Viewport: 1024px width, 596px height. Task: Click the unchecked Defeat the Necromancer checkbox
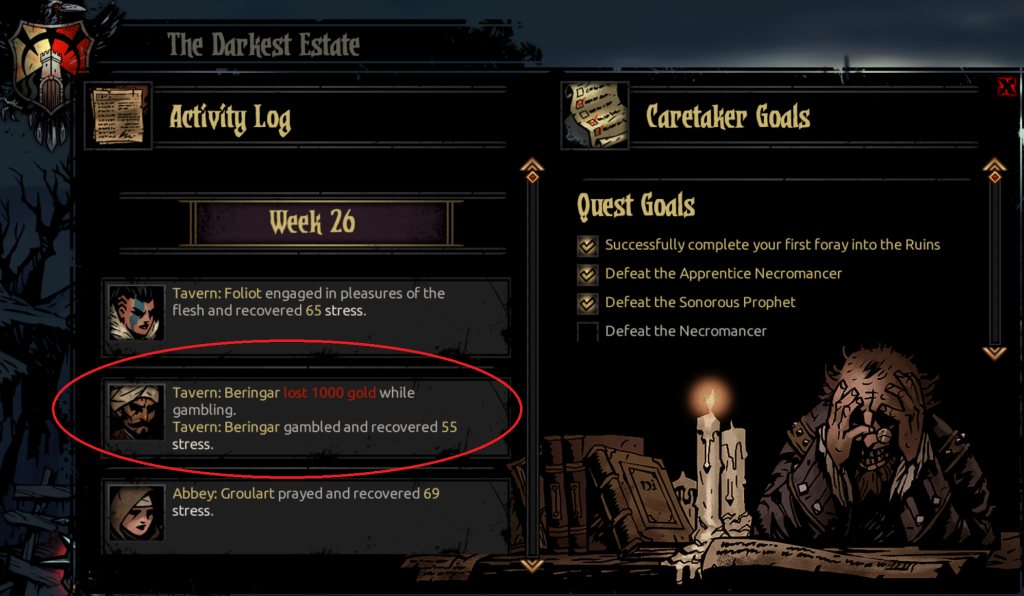click(587, 331)
